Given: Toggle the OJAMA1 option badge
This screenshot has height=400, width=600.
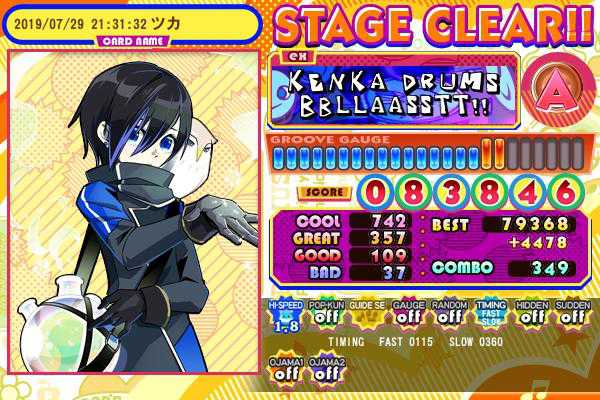Looking at the screenshot, I should click(285, 368).
